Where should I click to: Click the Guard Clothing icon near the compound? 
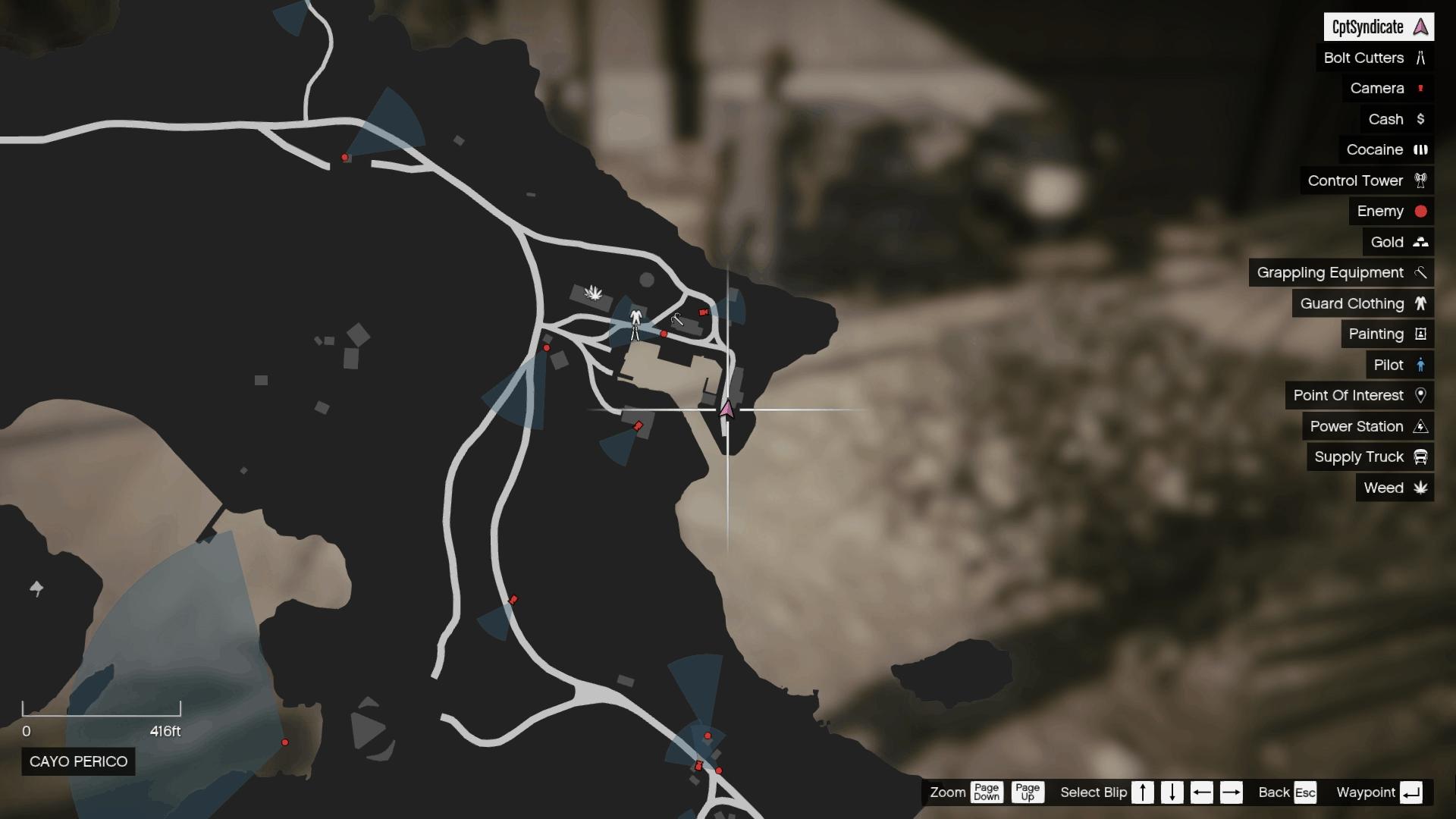point(635,316)
